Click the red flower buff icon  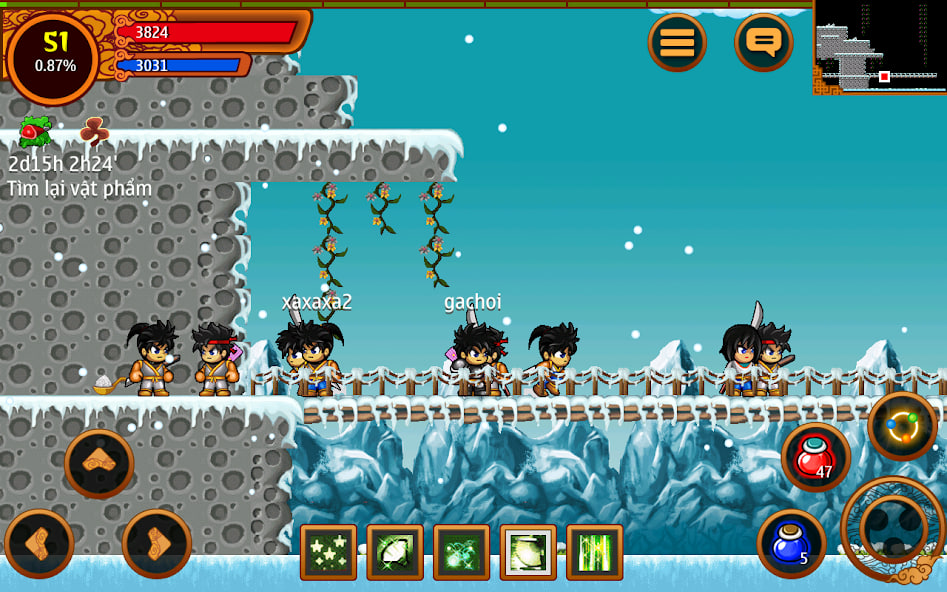click(35, 131)
